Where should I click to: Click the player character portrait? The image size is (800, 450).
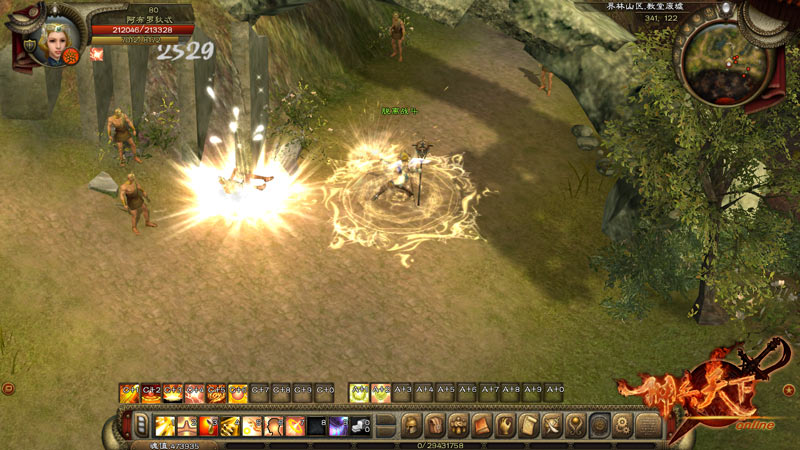click(52, 40)
